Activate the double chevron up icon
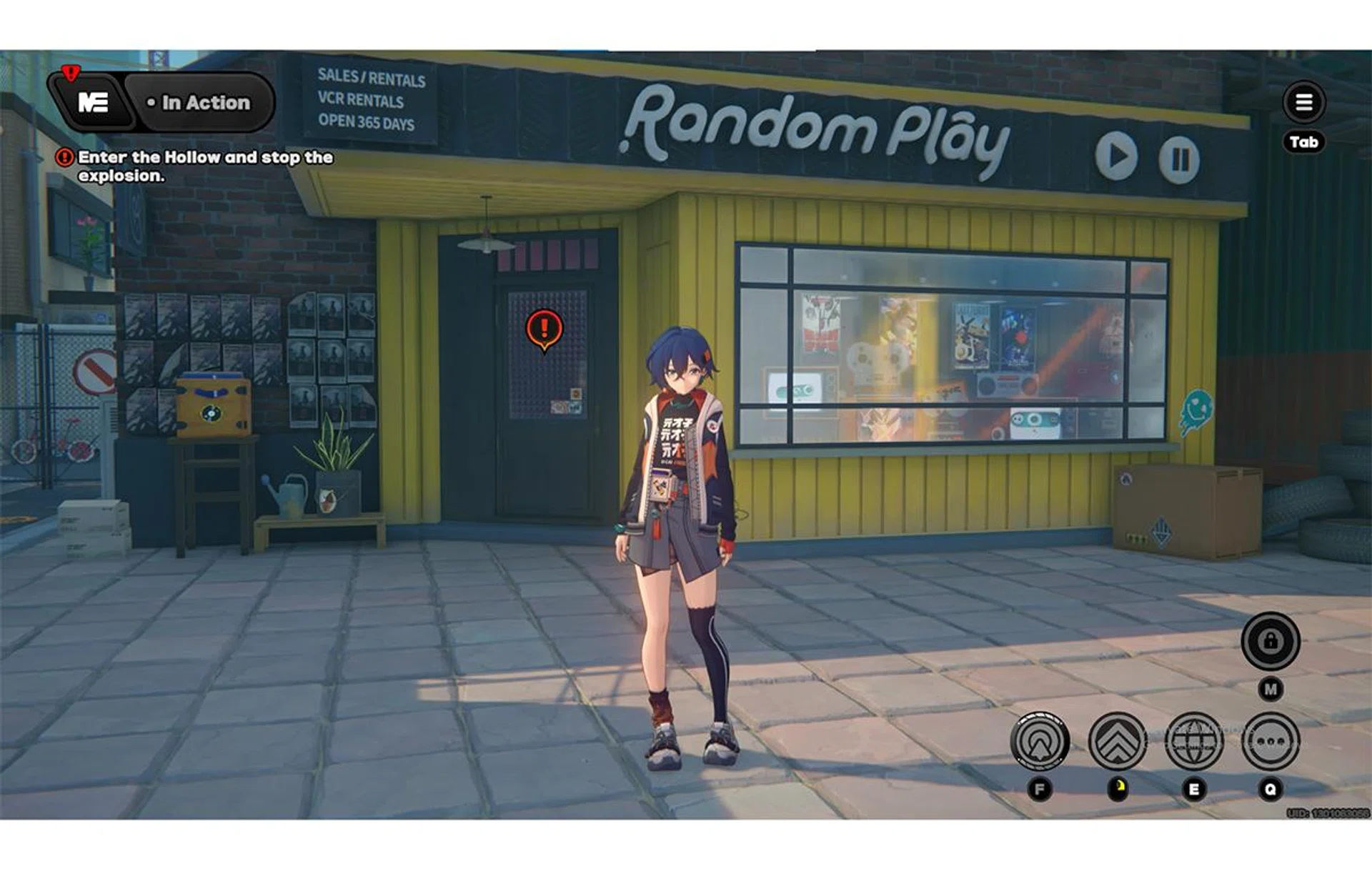The width and height of the screenshot is (1372, 869). (1117, 742)
